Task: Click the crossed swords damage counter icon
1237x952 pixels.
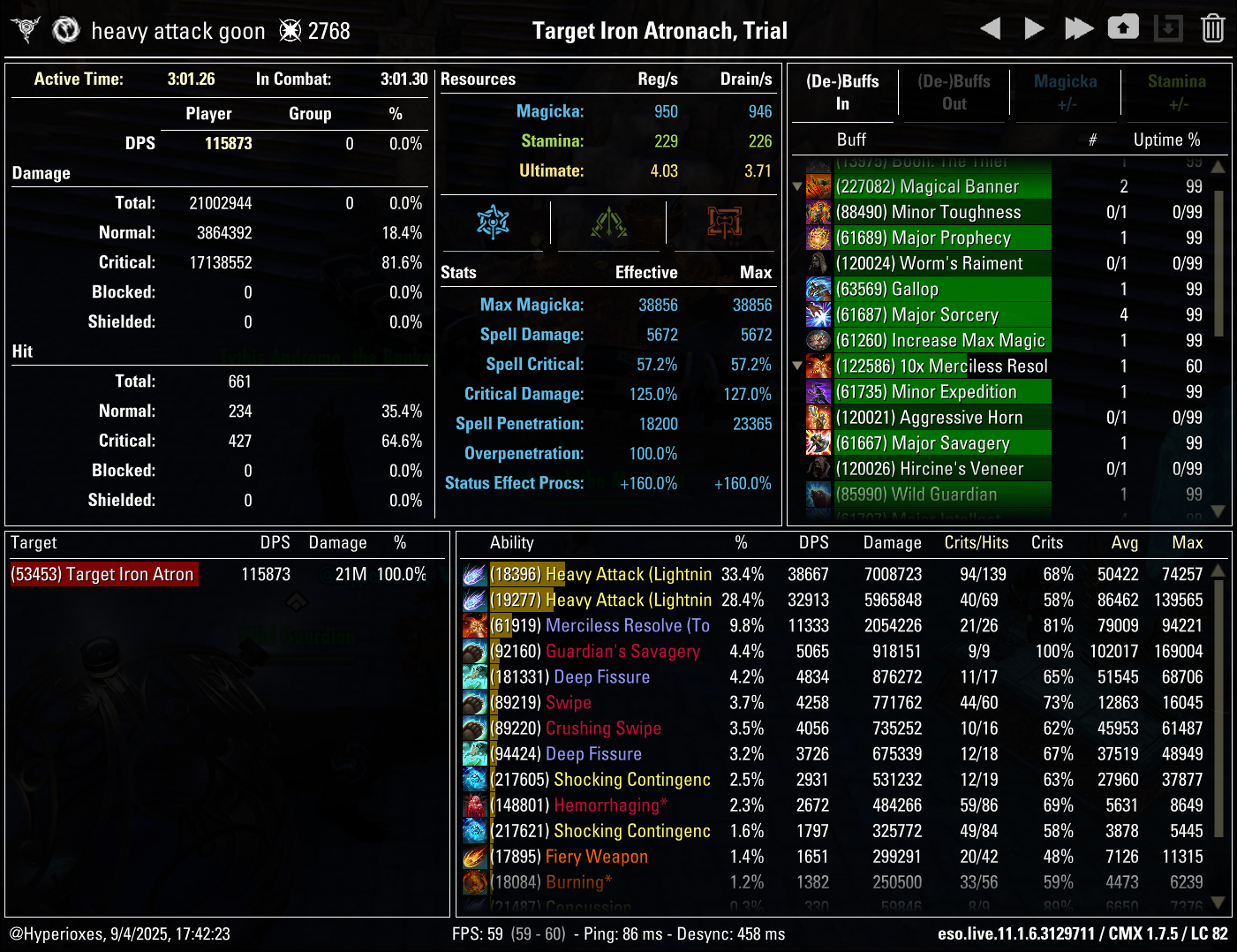Action: 289,30
